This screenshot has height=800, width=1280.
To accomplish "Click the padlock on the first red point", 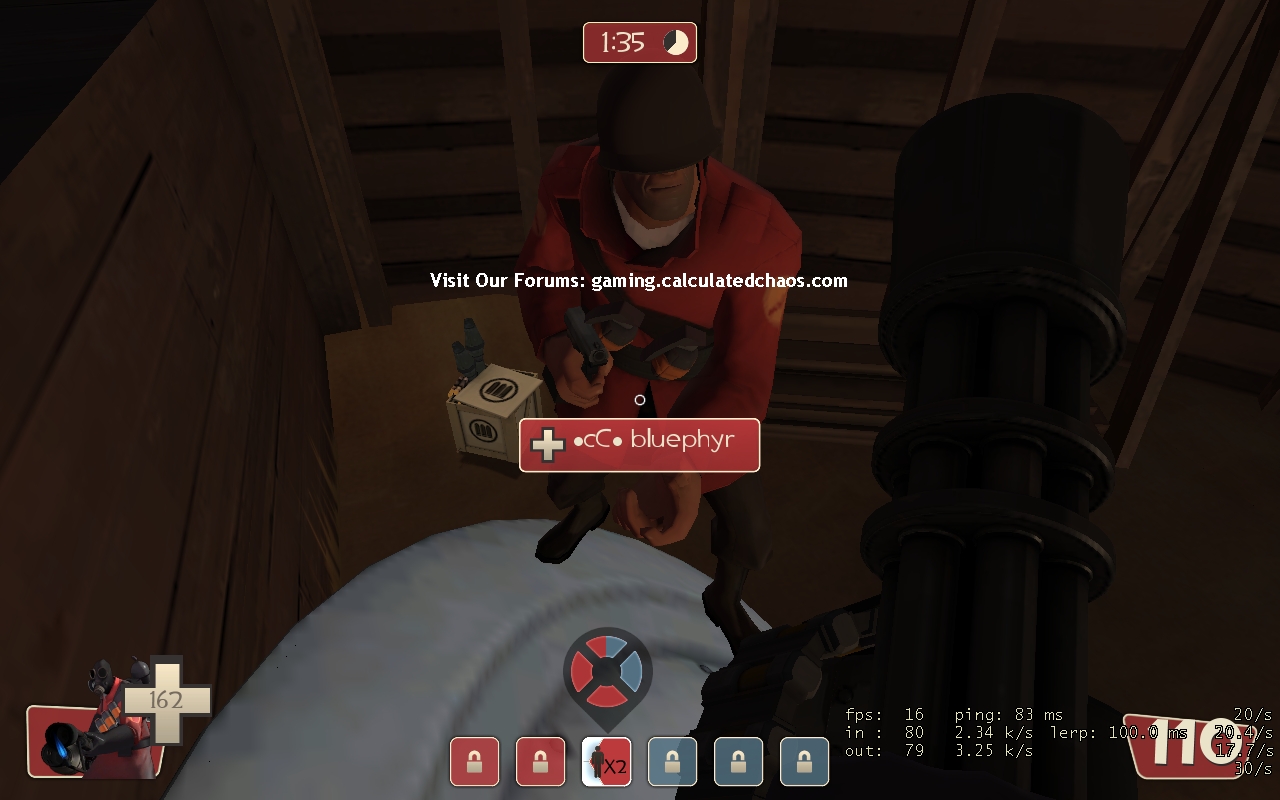I will coord(474,761).
